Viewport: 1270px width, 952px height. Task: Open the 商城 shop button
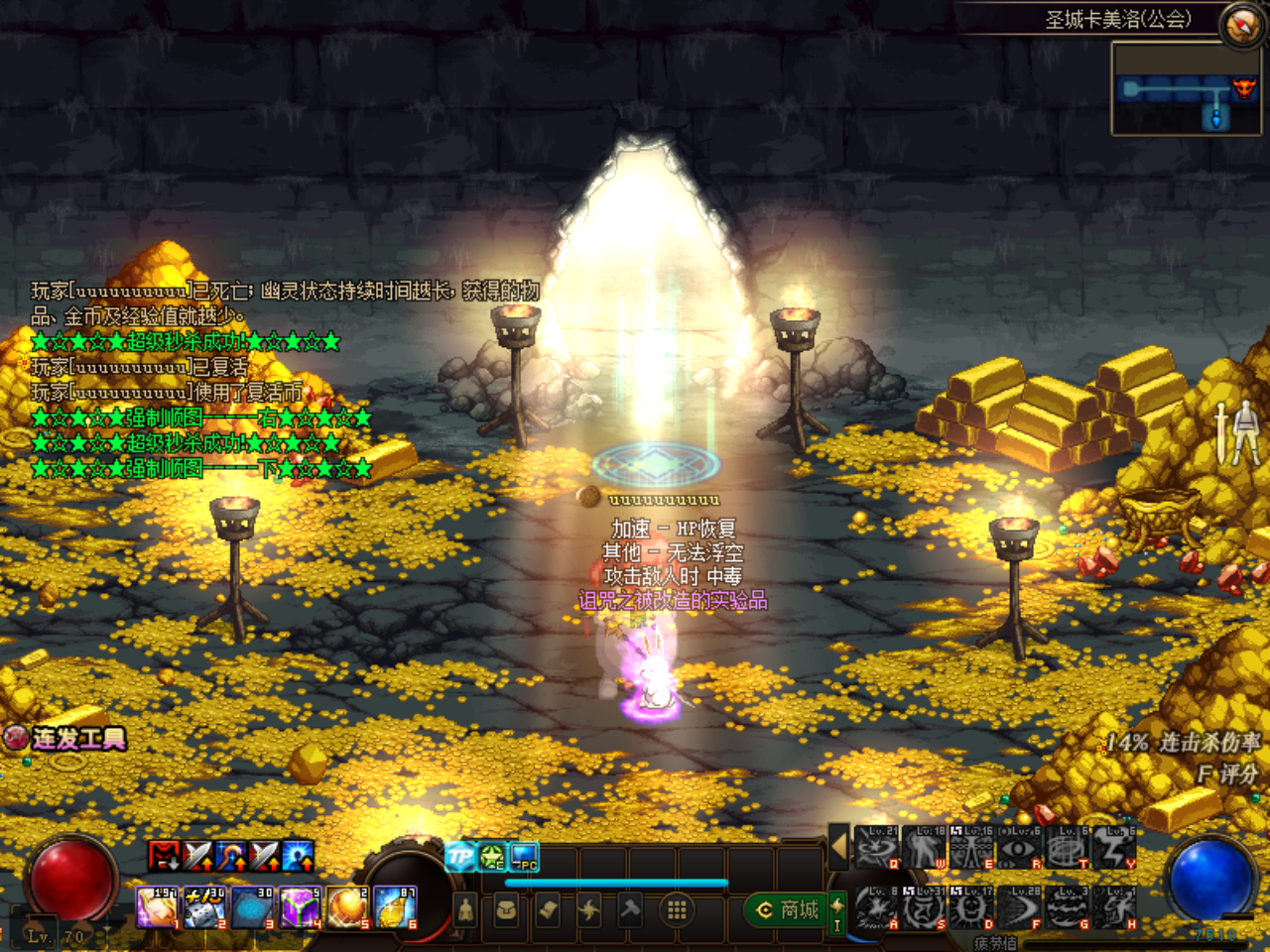click(x=788, y=909)
